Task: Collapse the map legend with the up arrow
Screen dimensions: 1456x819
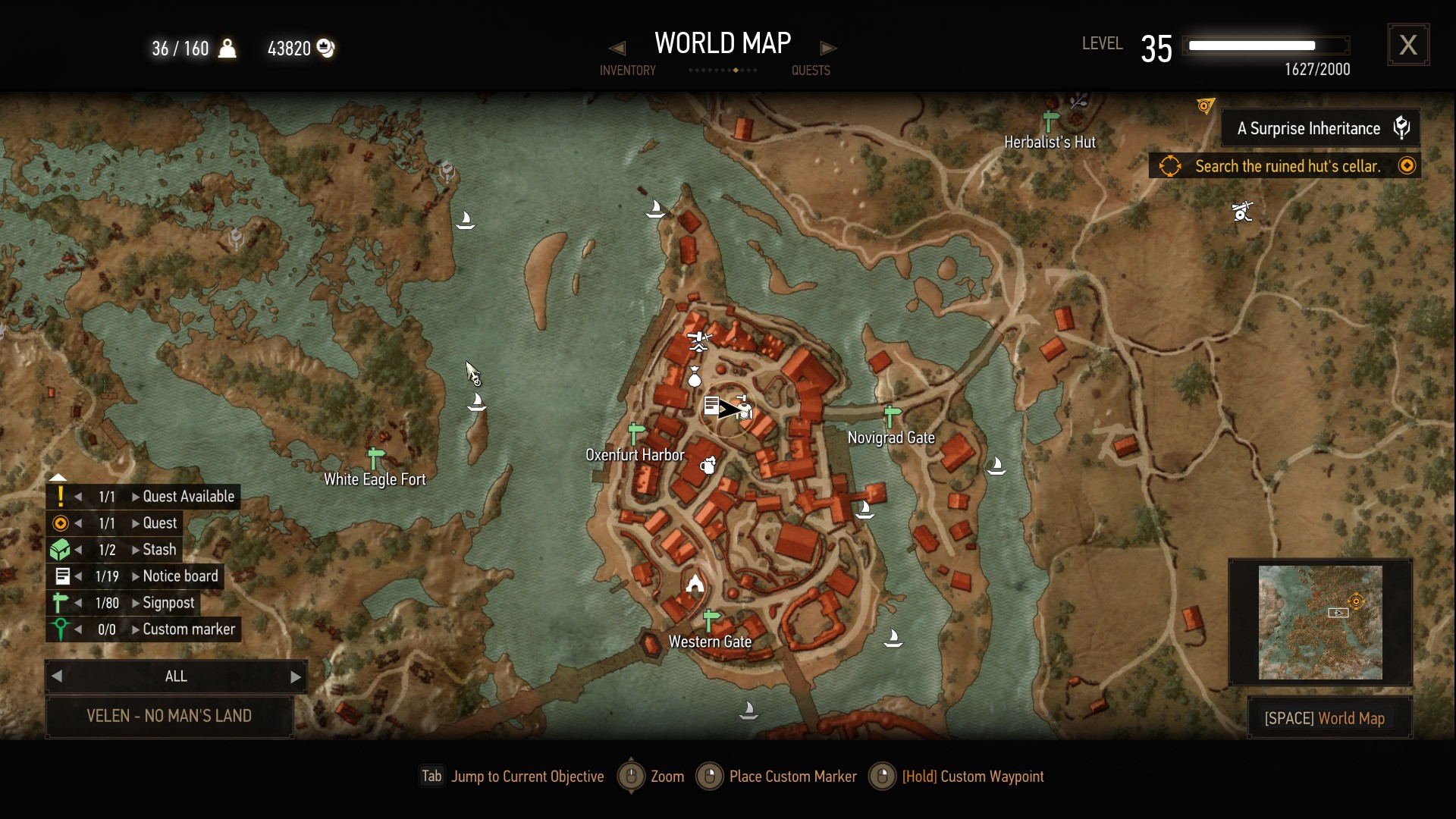Action: pos(58,478)
